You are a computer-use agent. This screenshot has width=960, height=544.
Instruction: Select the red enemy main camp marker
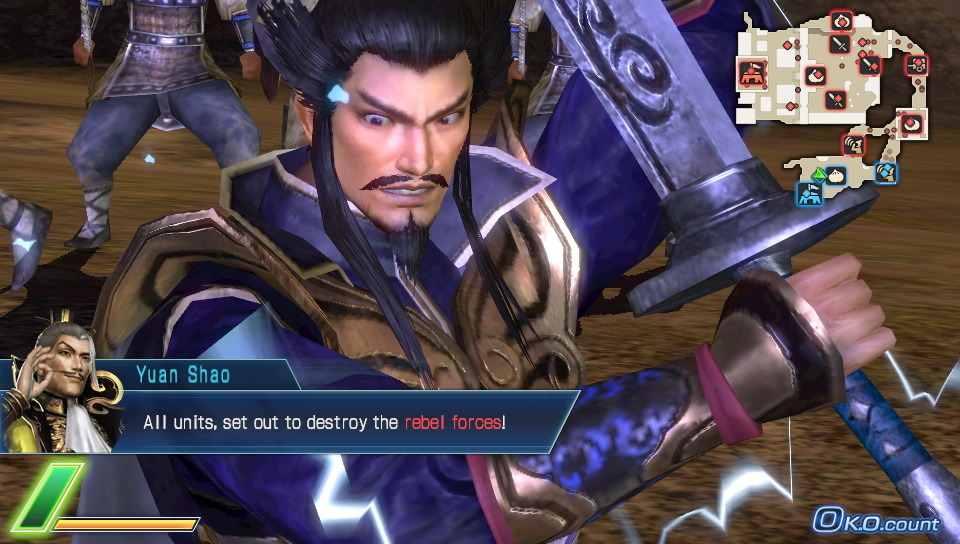point(752,72)
